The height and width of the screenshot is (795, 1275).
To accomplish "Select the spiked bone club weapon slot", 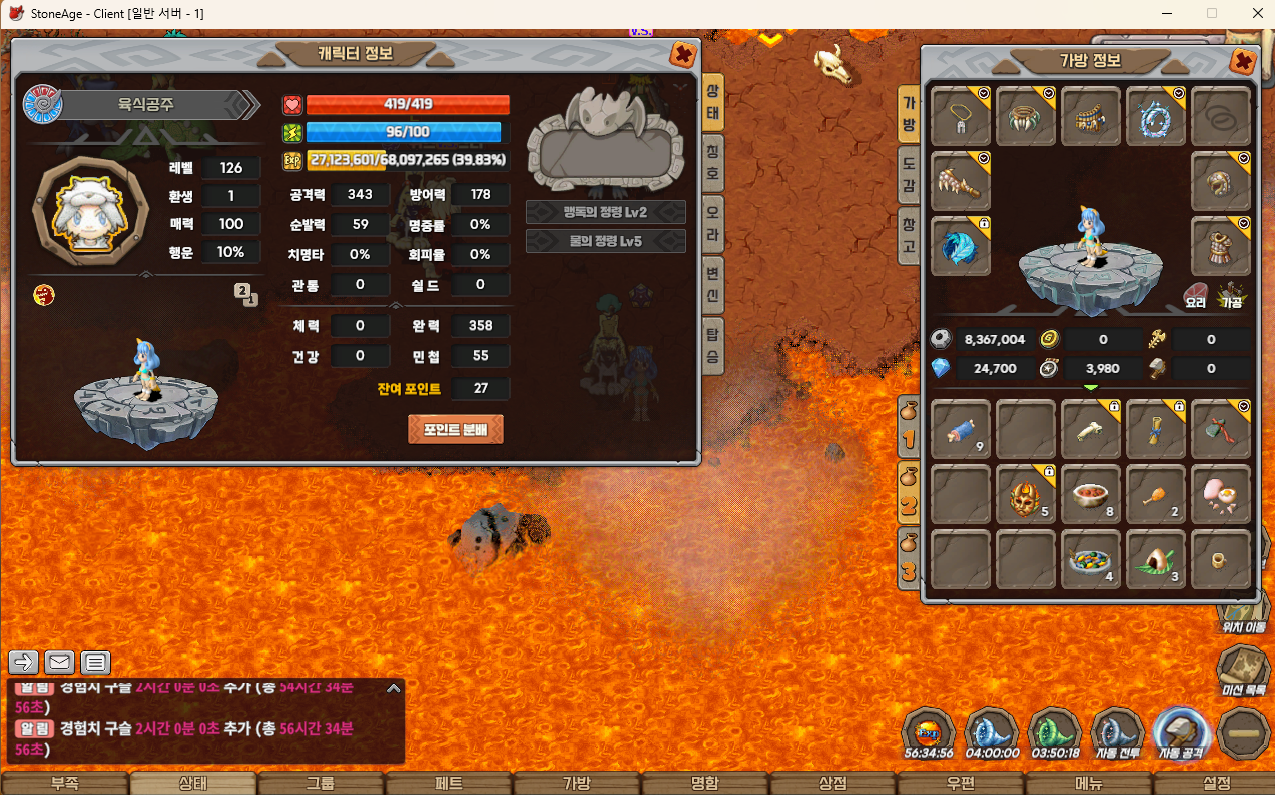I will tap(961, 181).
